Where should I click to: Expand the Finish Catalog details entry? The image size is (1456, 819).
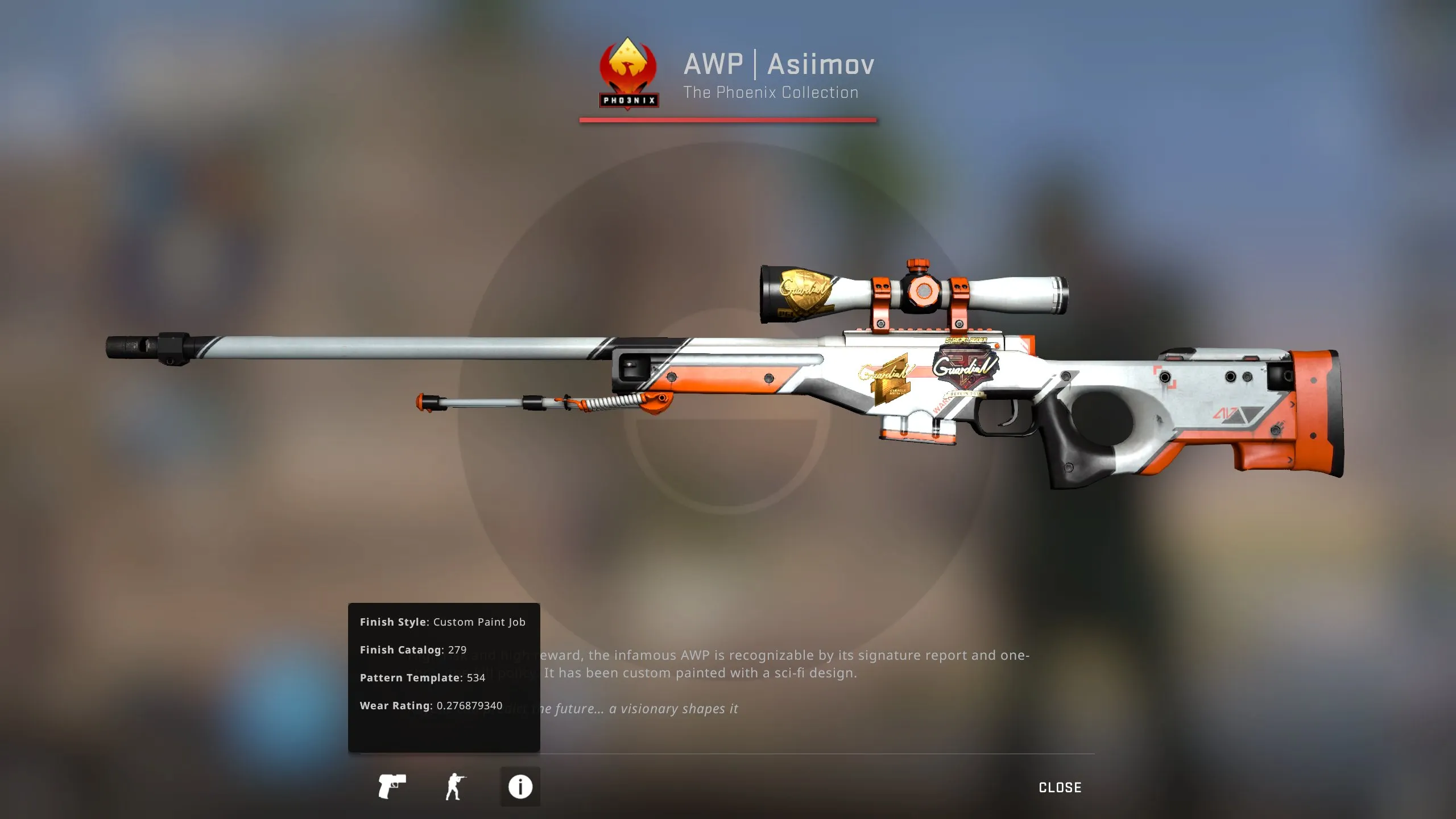click(x=412, y=650)
